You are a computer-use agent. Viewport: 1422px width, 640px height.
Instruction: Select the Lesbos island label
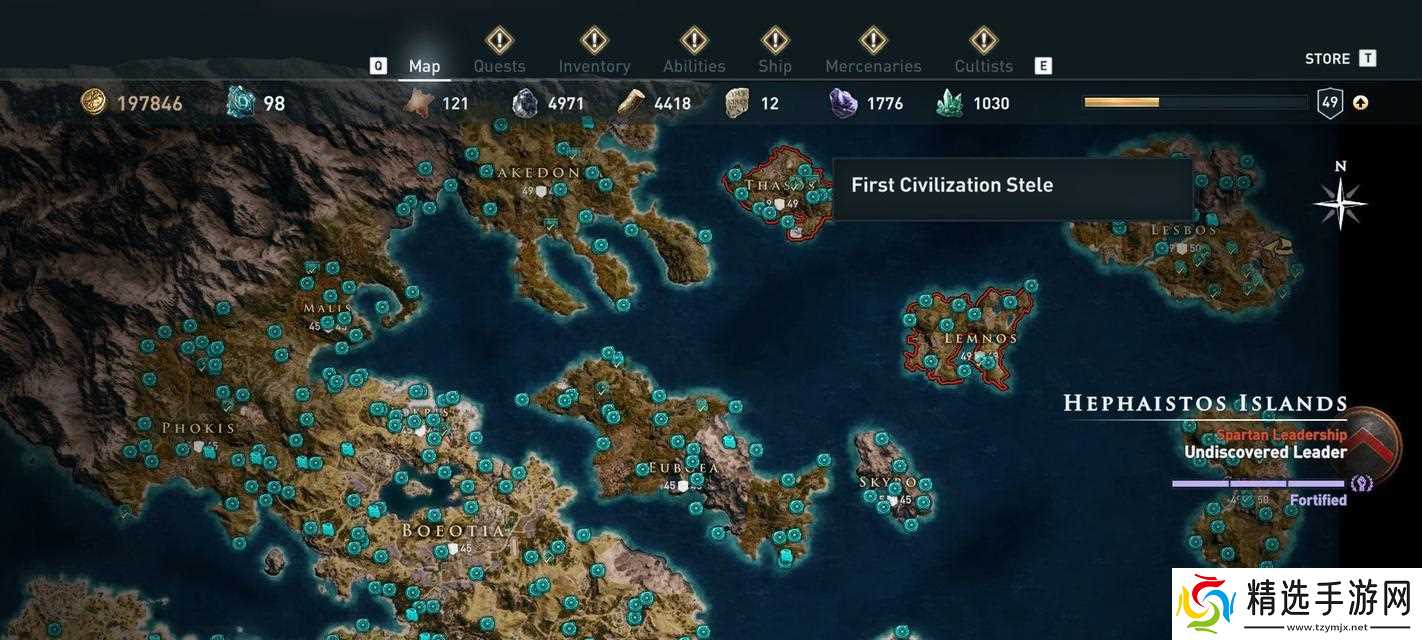[1184, 230]
